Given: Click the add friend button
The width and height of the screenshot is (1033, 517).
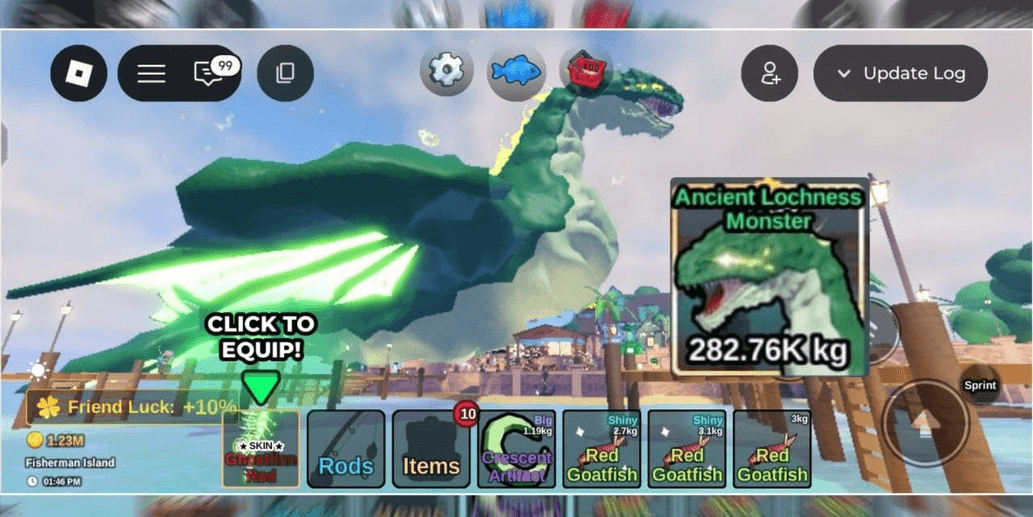Looking at the screenshot, I should coord(769,73).
